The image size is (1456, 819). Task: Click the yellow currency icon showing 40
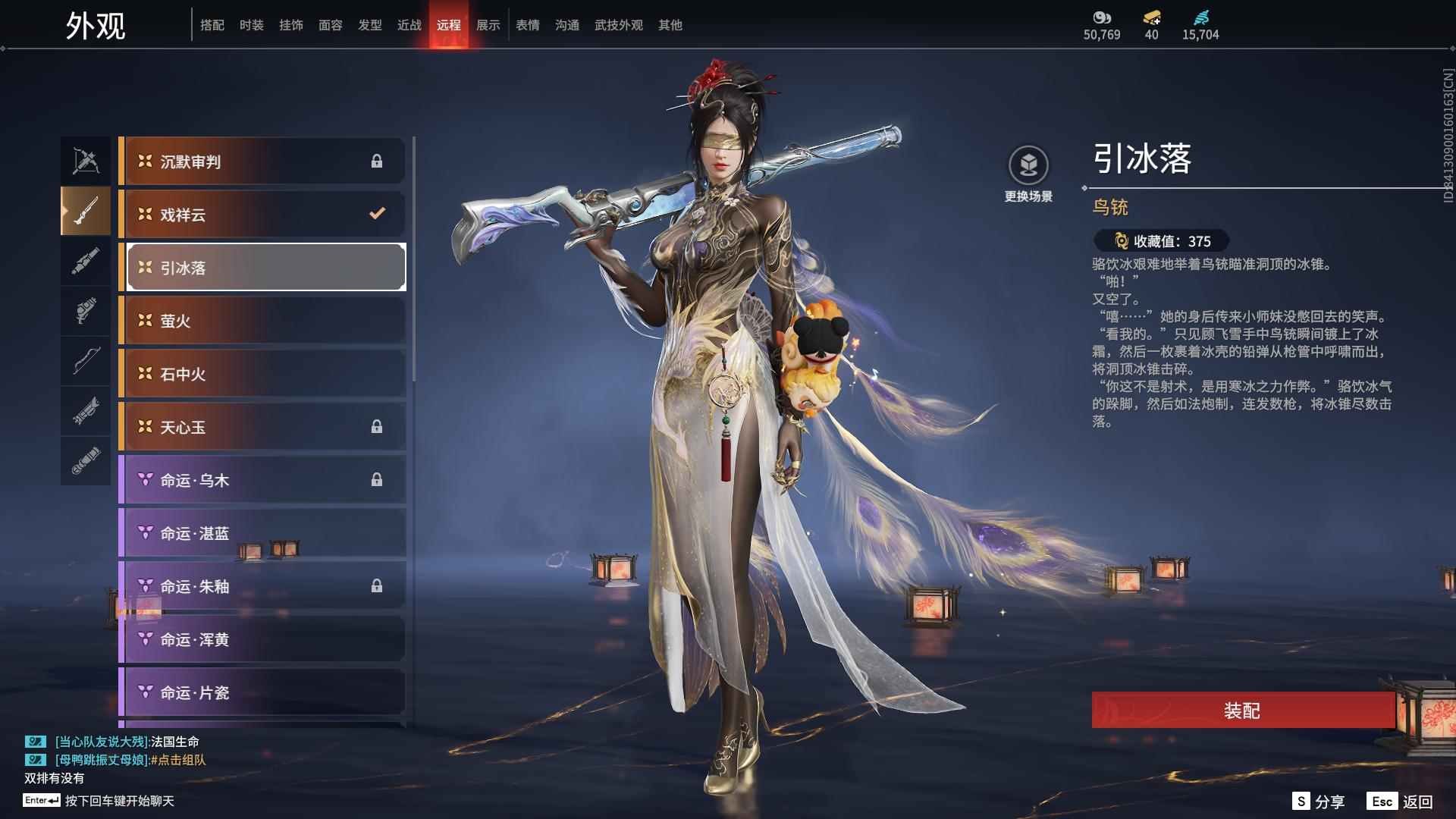1153,19
